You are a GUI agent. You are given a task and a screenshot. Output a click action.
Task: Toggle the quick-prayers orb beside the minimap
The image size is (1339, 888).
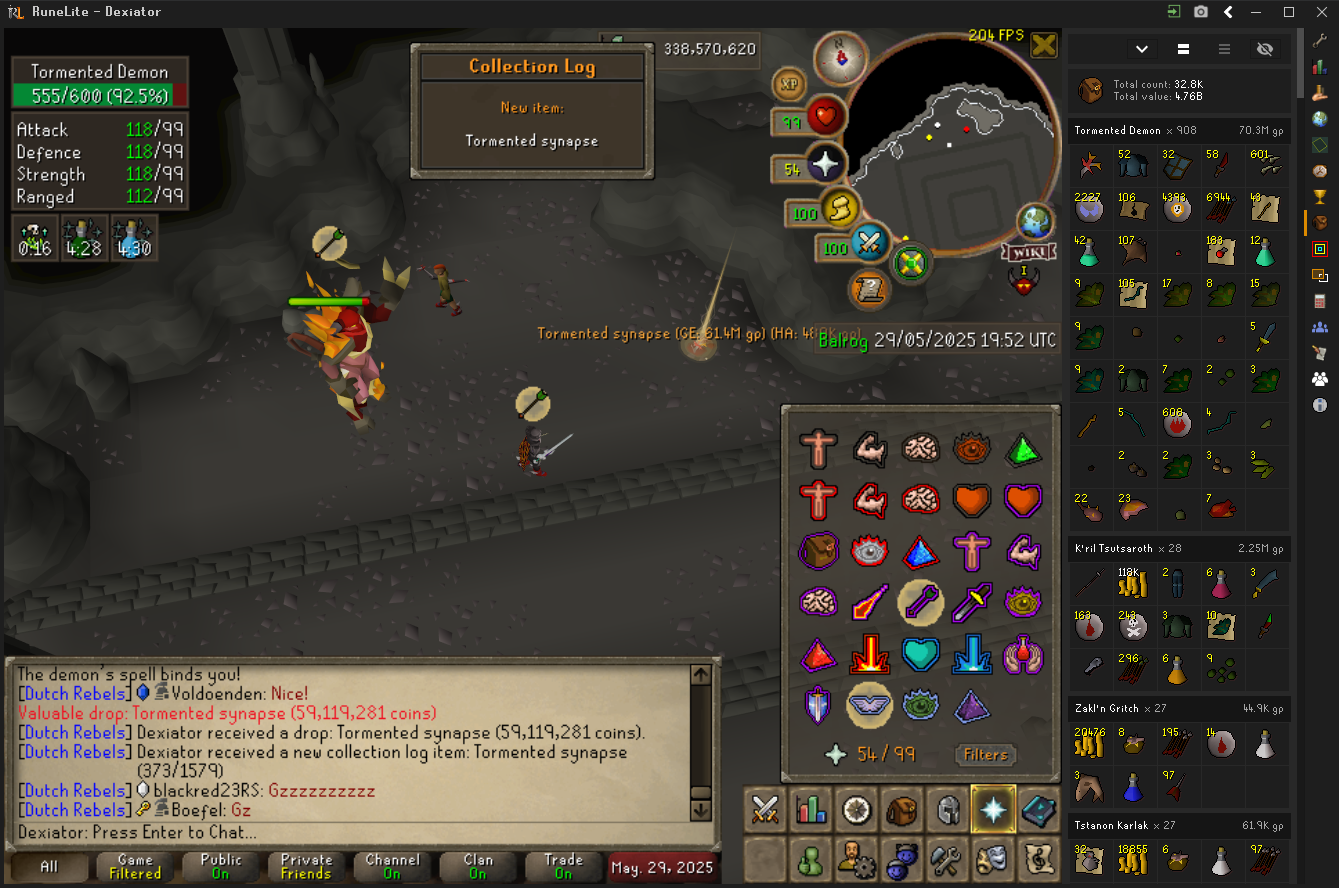(826, 168)
